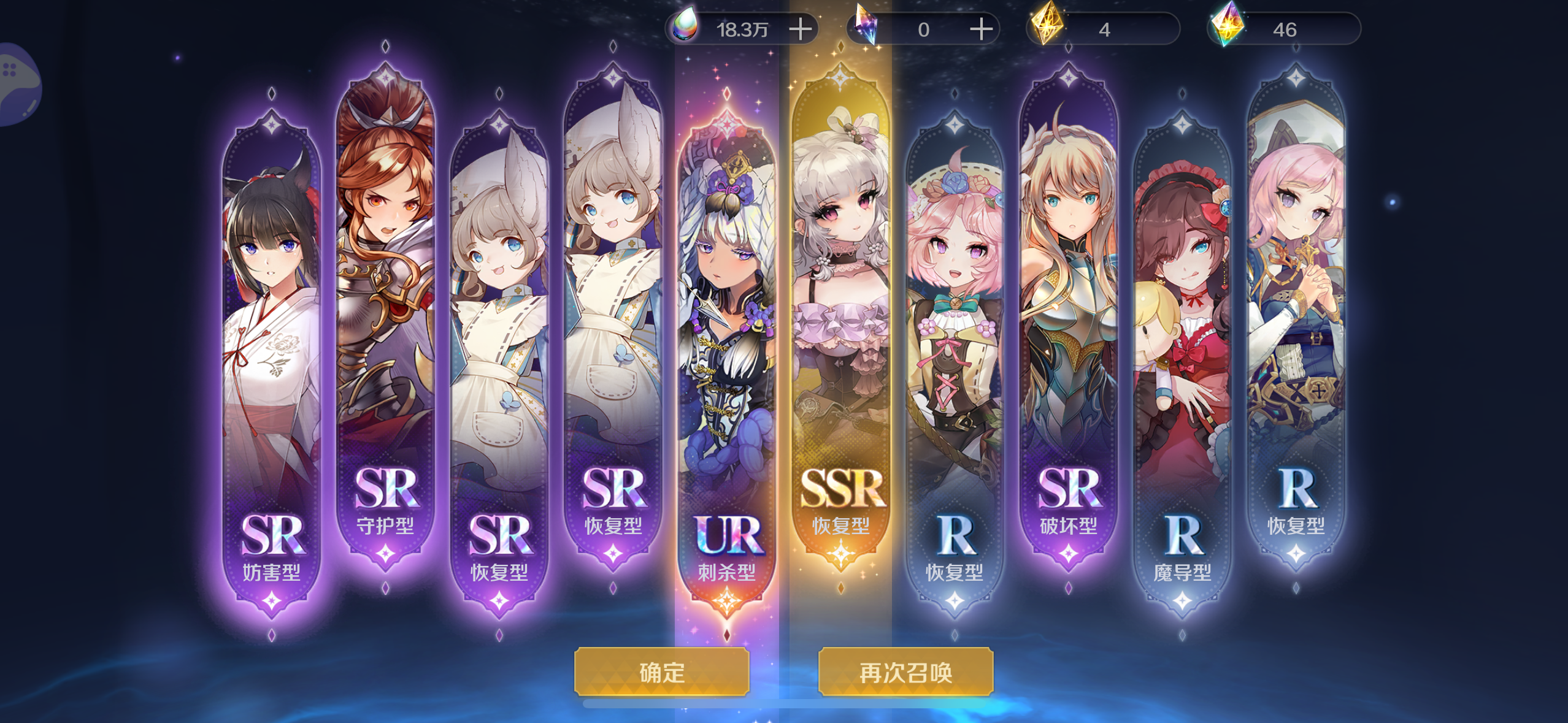Select the UR 刺杀型 assassin character card

tap(727, 307)
